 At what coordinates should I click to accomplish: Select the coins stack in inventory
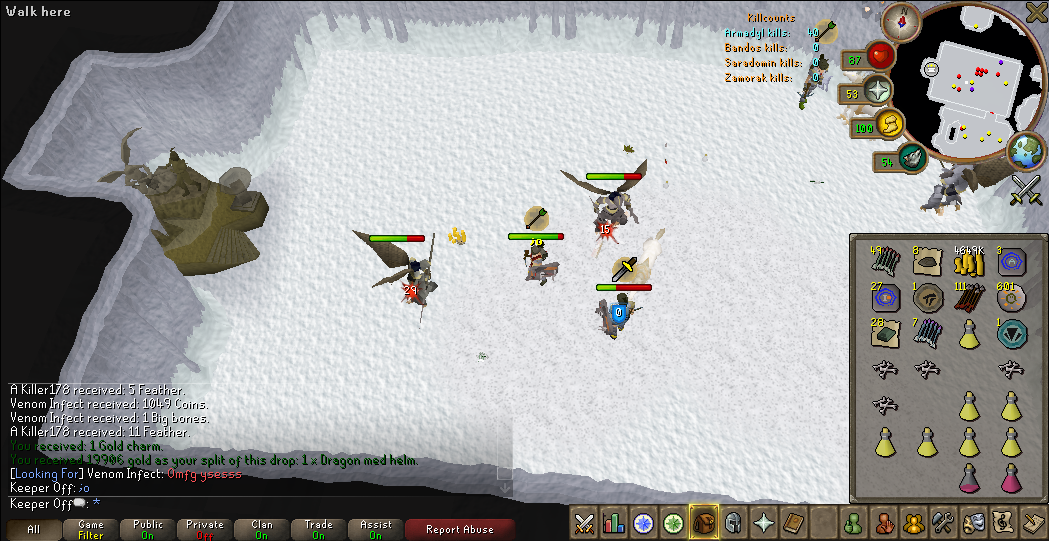point(967,263)
